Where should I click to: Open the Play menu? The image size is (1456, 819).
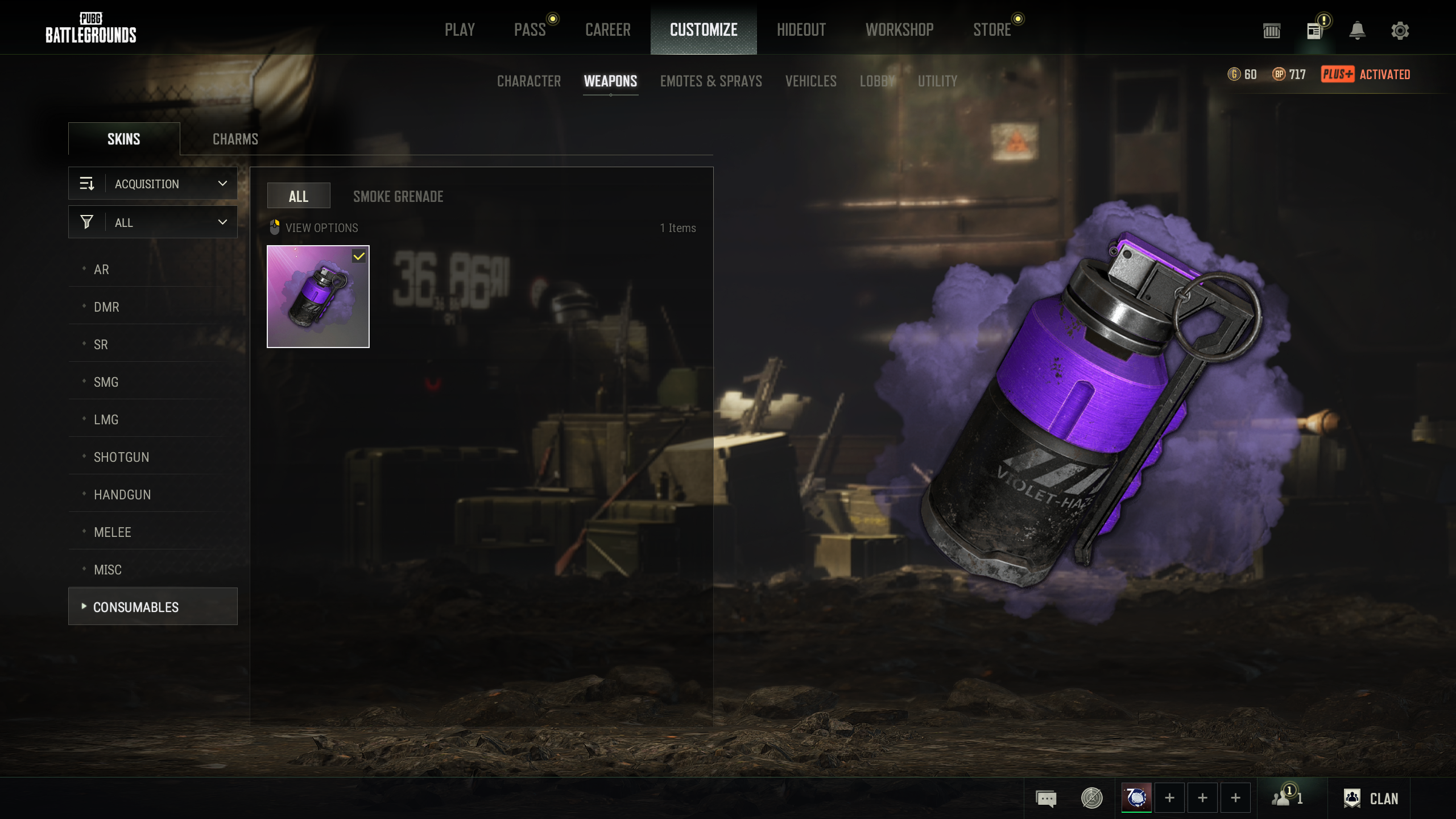[460, 30]
